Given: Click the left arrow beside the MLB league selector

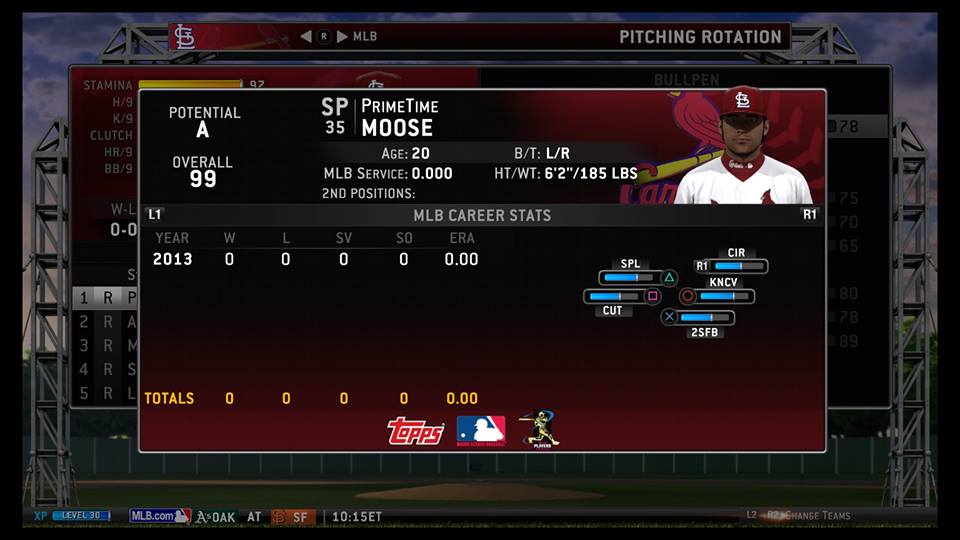Looking at the screenshot, I should (307, 37).
